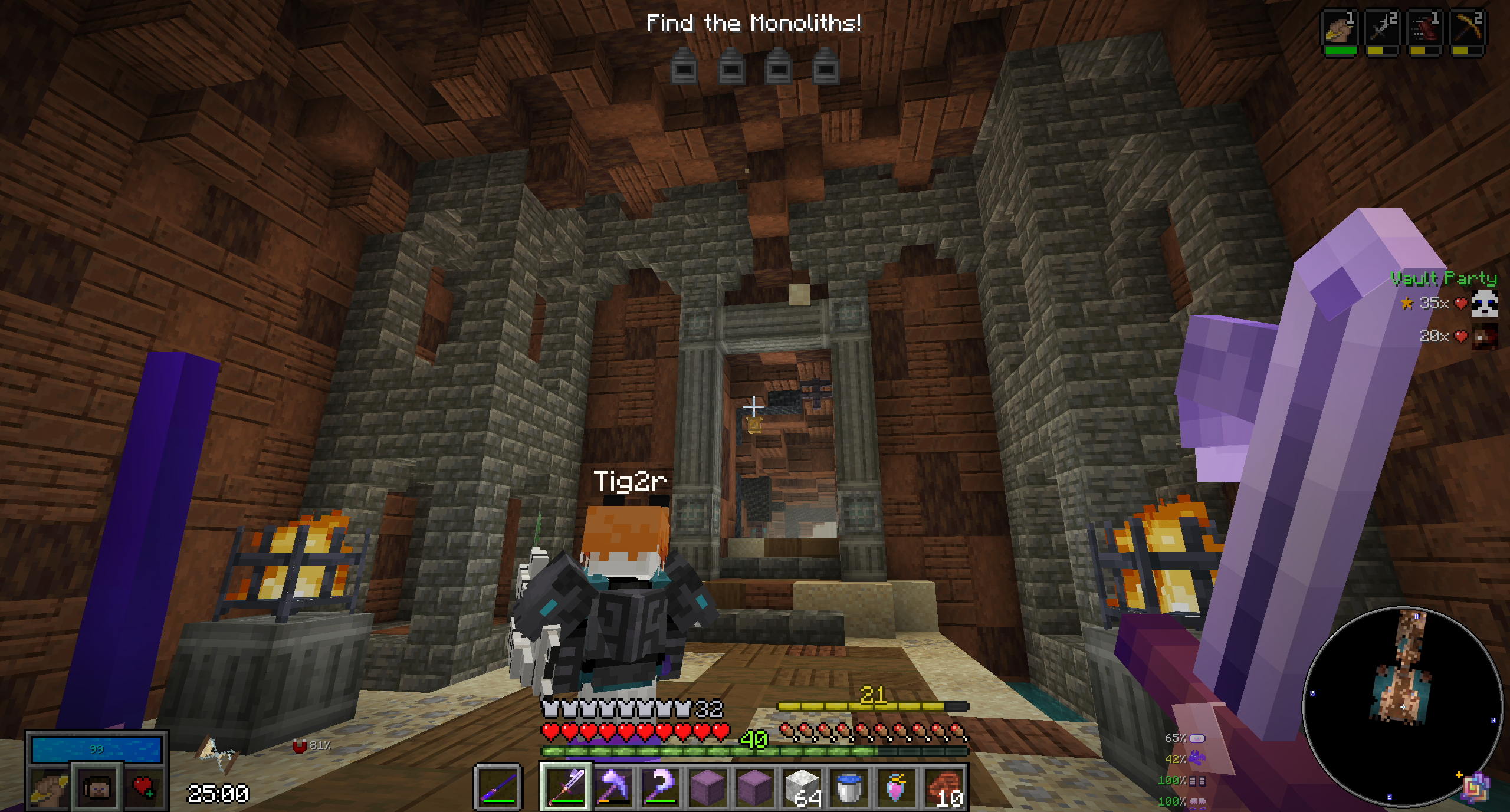Activate the heart with green plus ability
This screenshot has height=812, width=1510.
(143, 787)
